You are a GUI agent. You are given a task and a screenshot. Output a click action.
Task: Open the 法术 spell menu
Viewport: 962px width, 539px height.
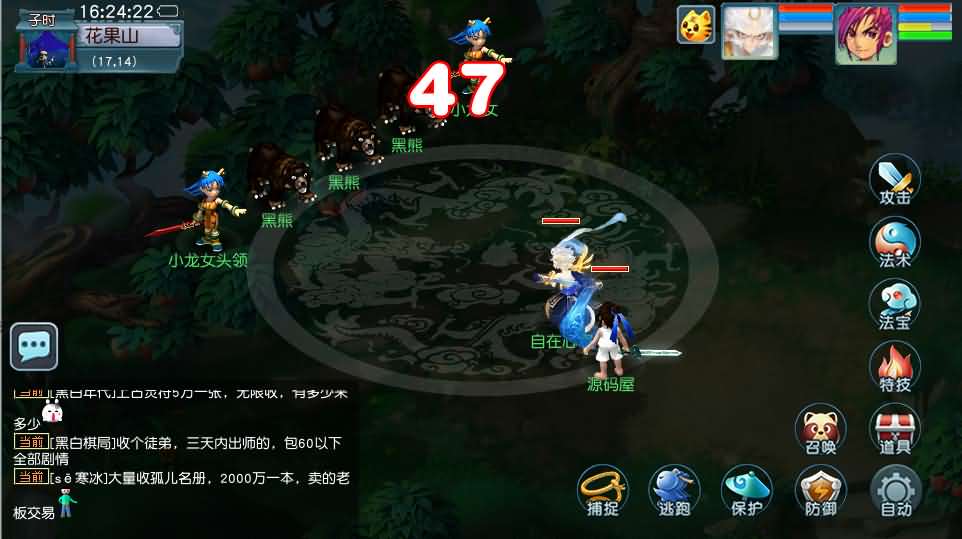(895, 243)
